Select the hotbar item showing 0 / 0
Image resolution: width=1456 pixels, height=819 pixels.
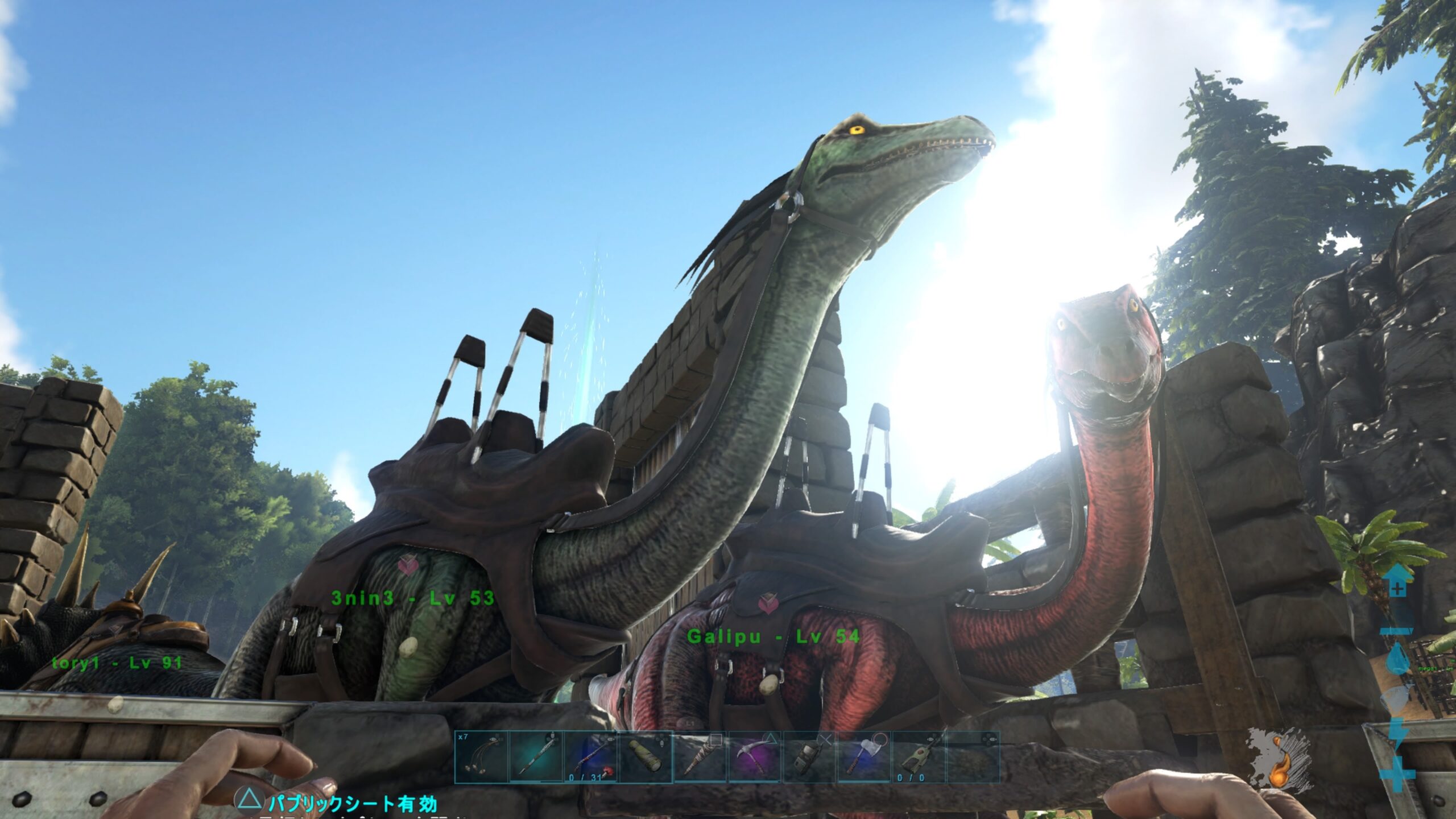coord(919,758)
